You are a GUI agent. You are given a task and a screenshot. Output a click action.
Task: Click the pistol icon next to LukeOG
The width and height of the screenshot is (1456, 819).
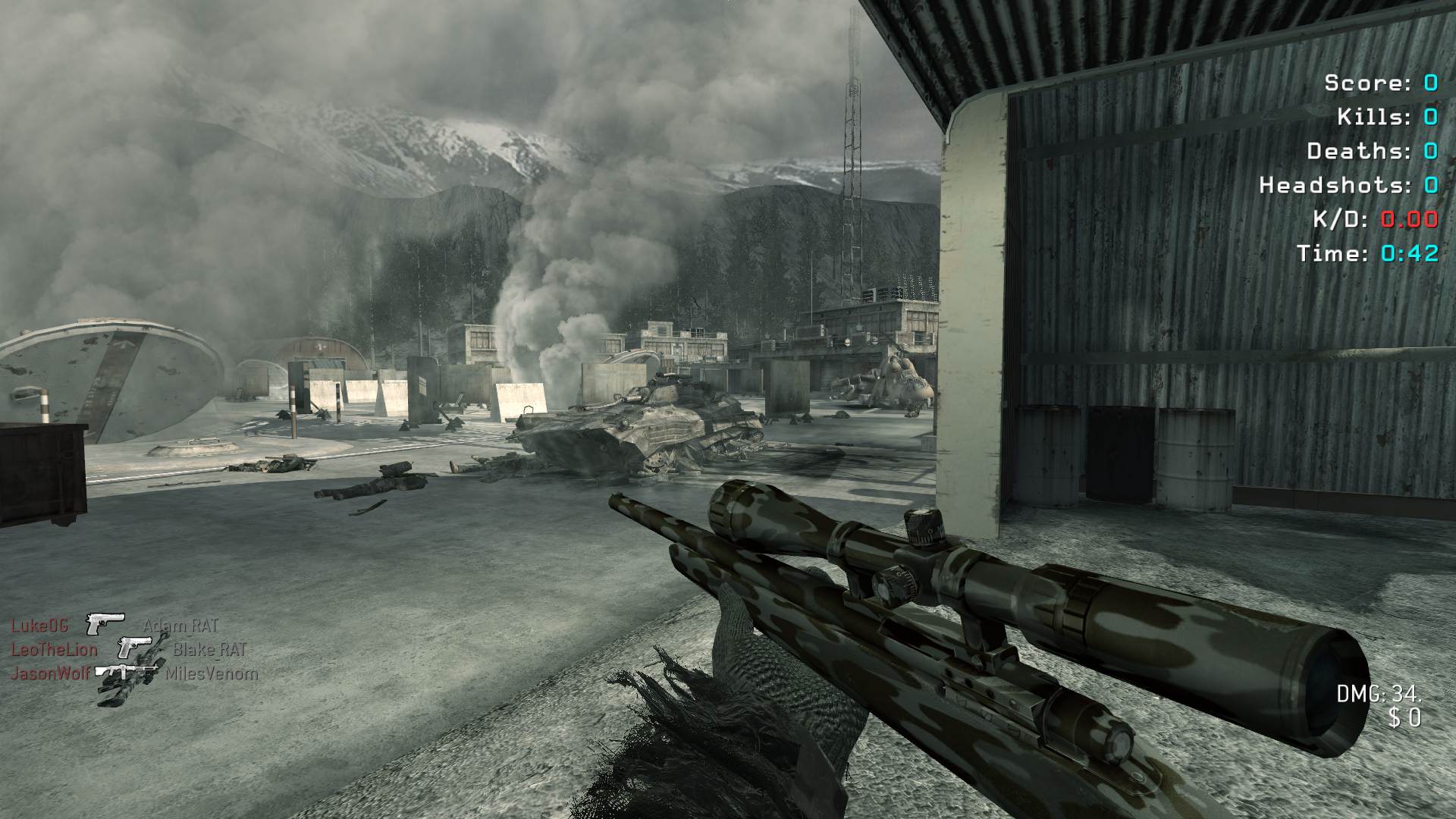(105, 624)
